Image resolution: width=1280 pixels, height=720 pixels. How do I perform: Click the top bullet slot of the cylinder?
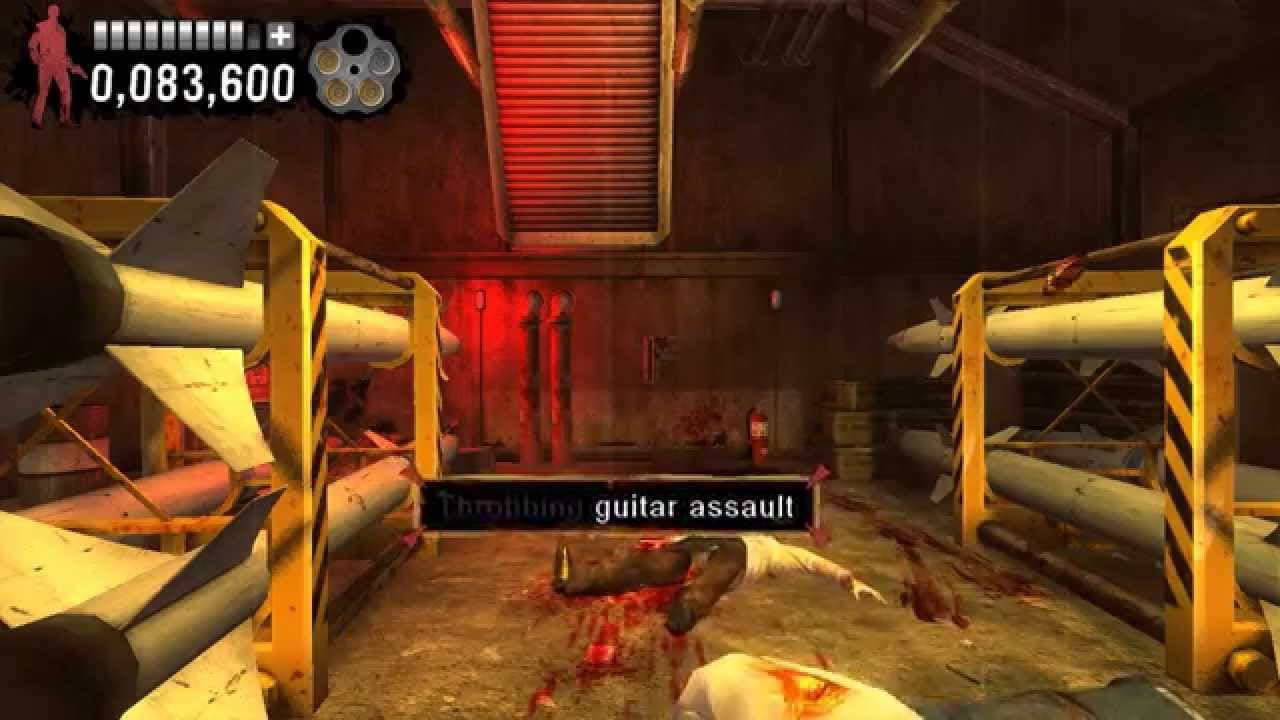click(x=352, y=42)
